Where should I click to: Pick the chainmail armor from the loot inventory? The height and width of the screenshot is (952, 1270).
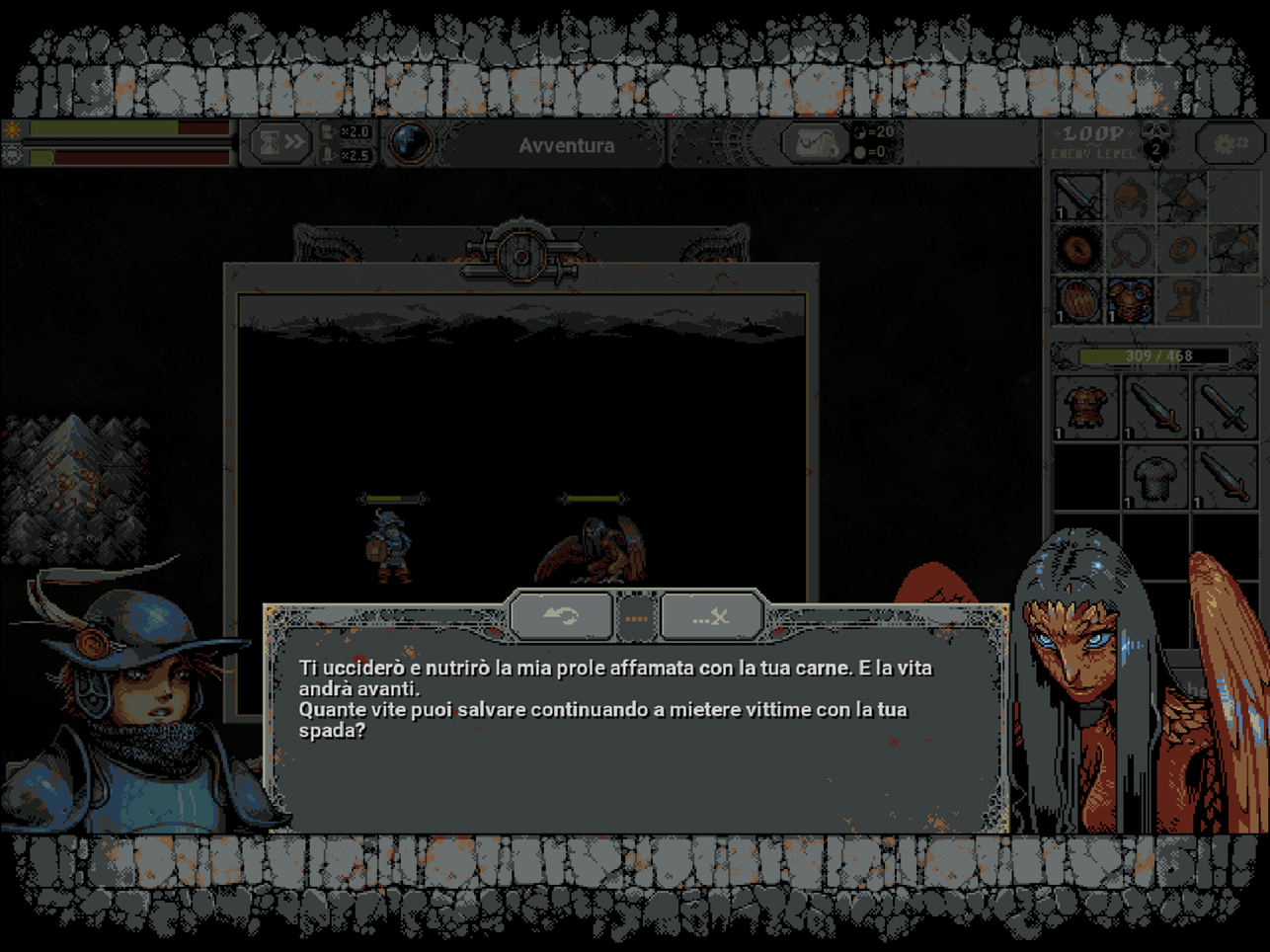1154,479
